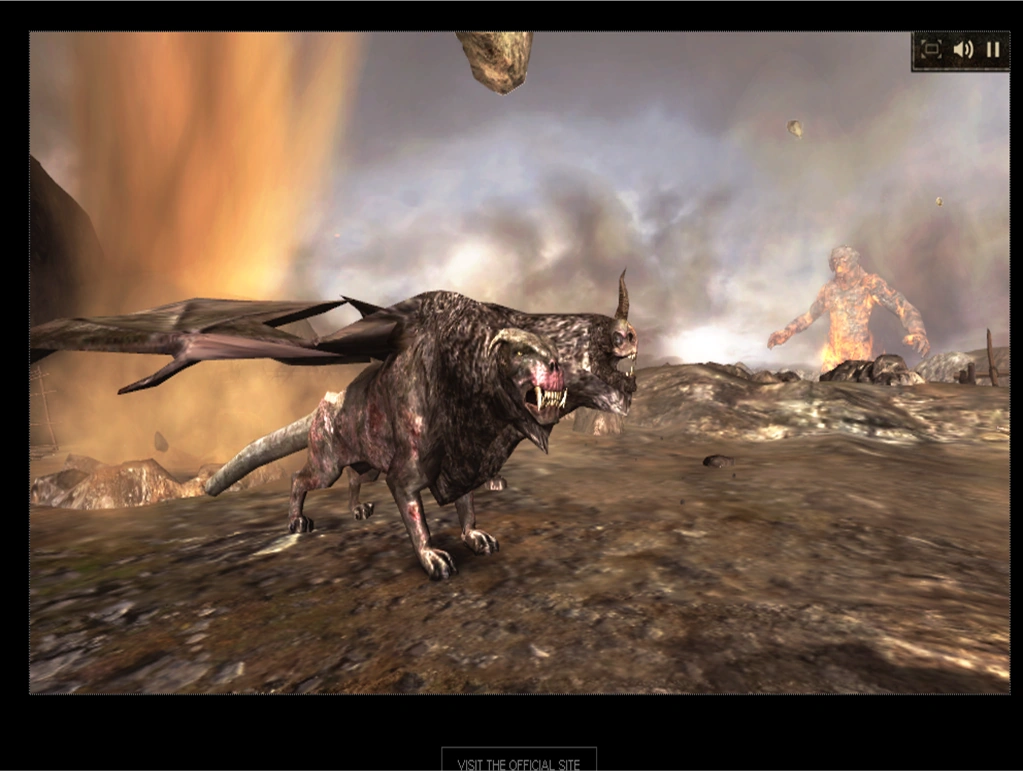Viewport: 1023px width, 771px height.
Task: Pause the video playback
Action: pos(993,49)
